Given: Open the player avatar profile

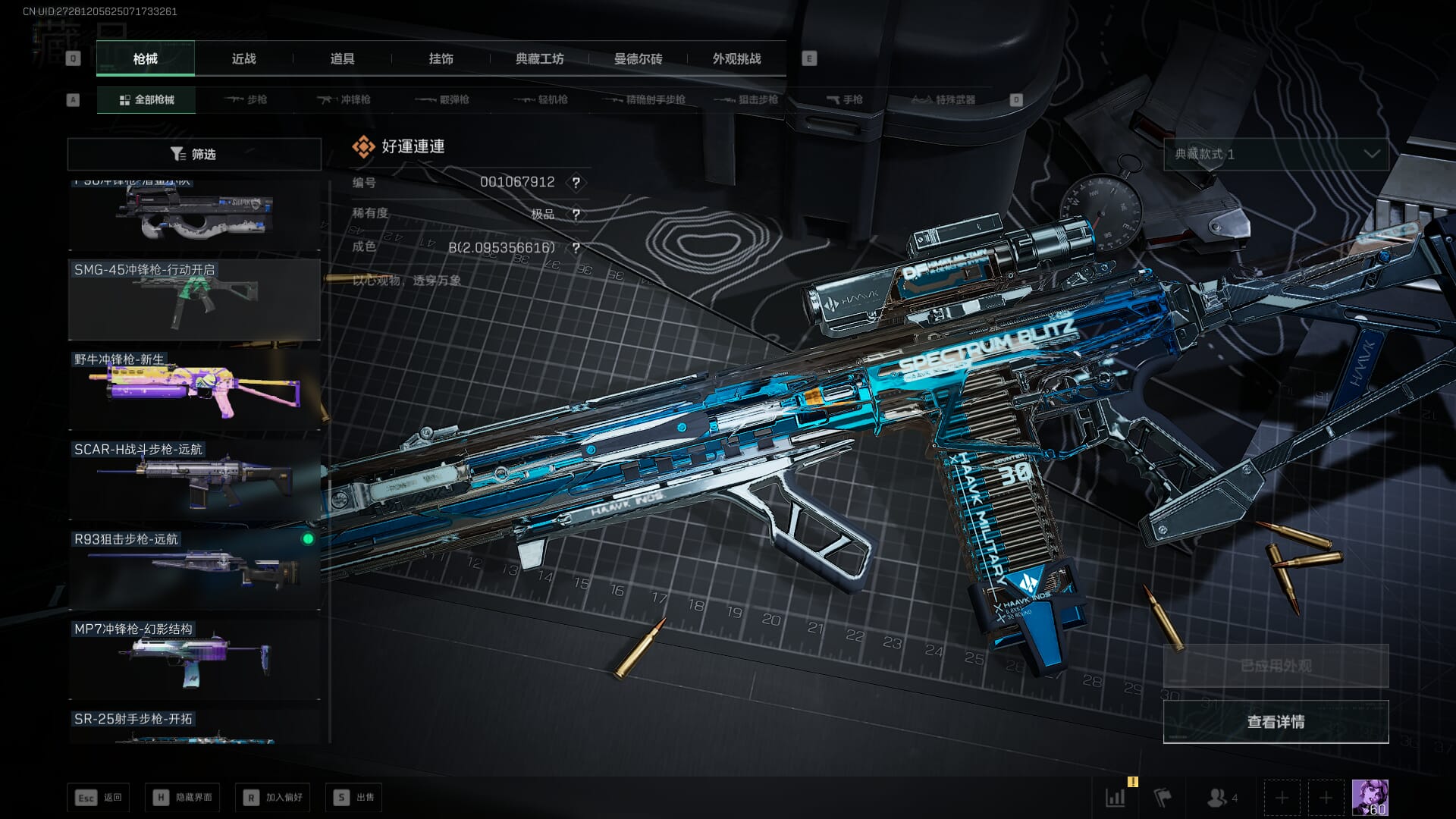Looking at the screenshot, I should click(1370, 797).
